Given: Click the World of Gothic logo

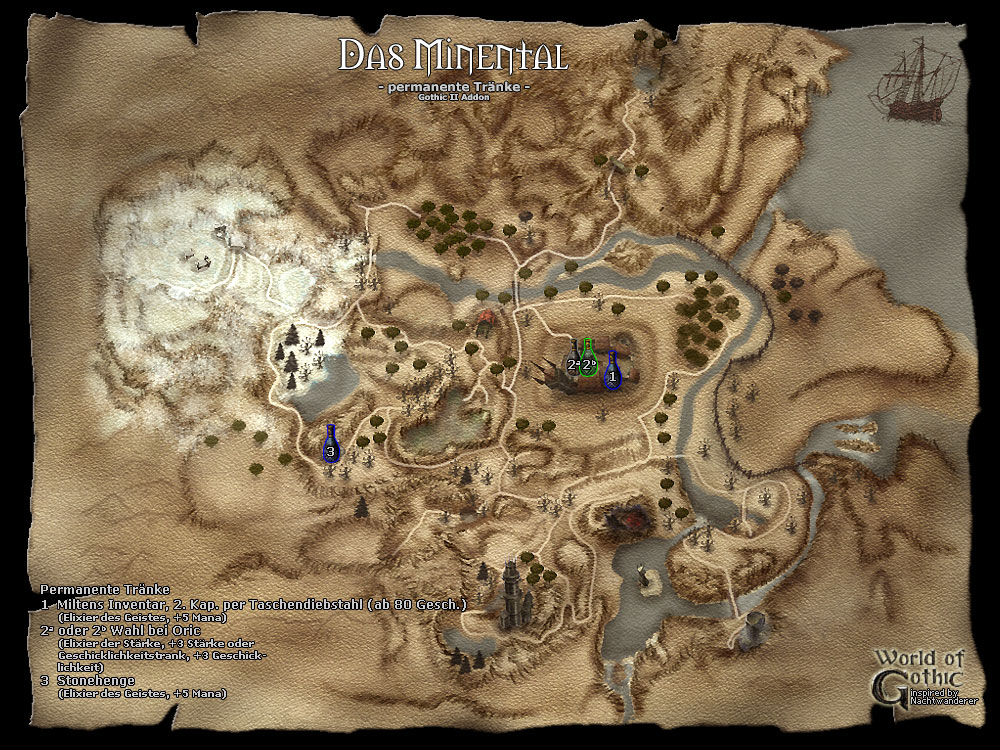Looking at the screenshot, I should click(918, 675).
